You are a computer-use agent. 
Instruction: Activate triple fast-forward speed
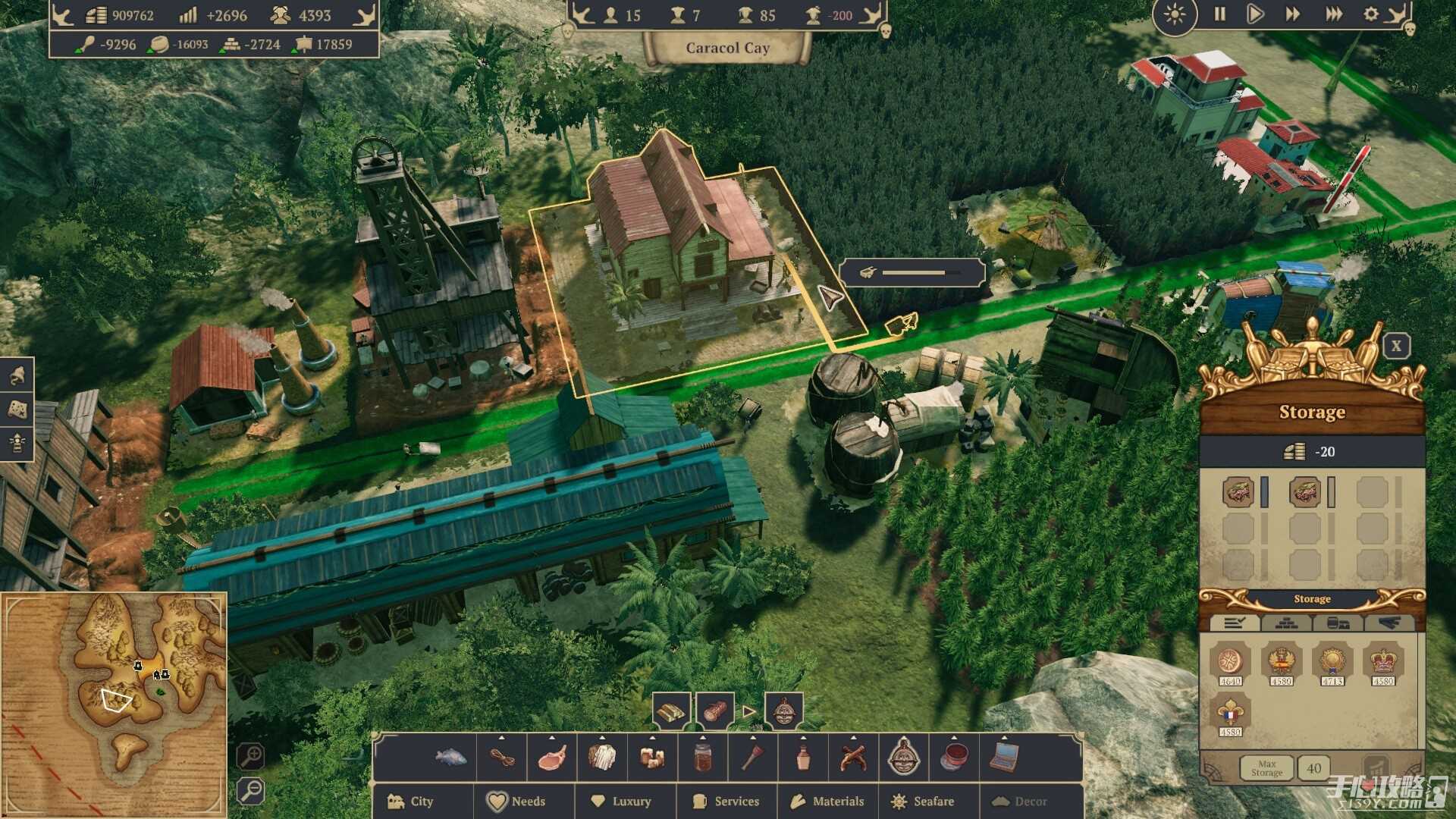pos(1333,14)
